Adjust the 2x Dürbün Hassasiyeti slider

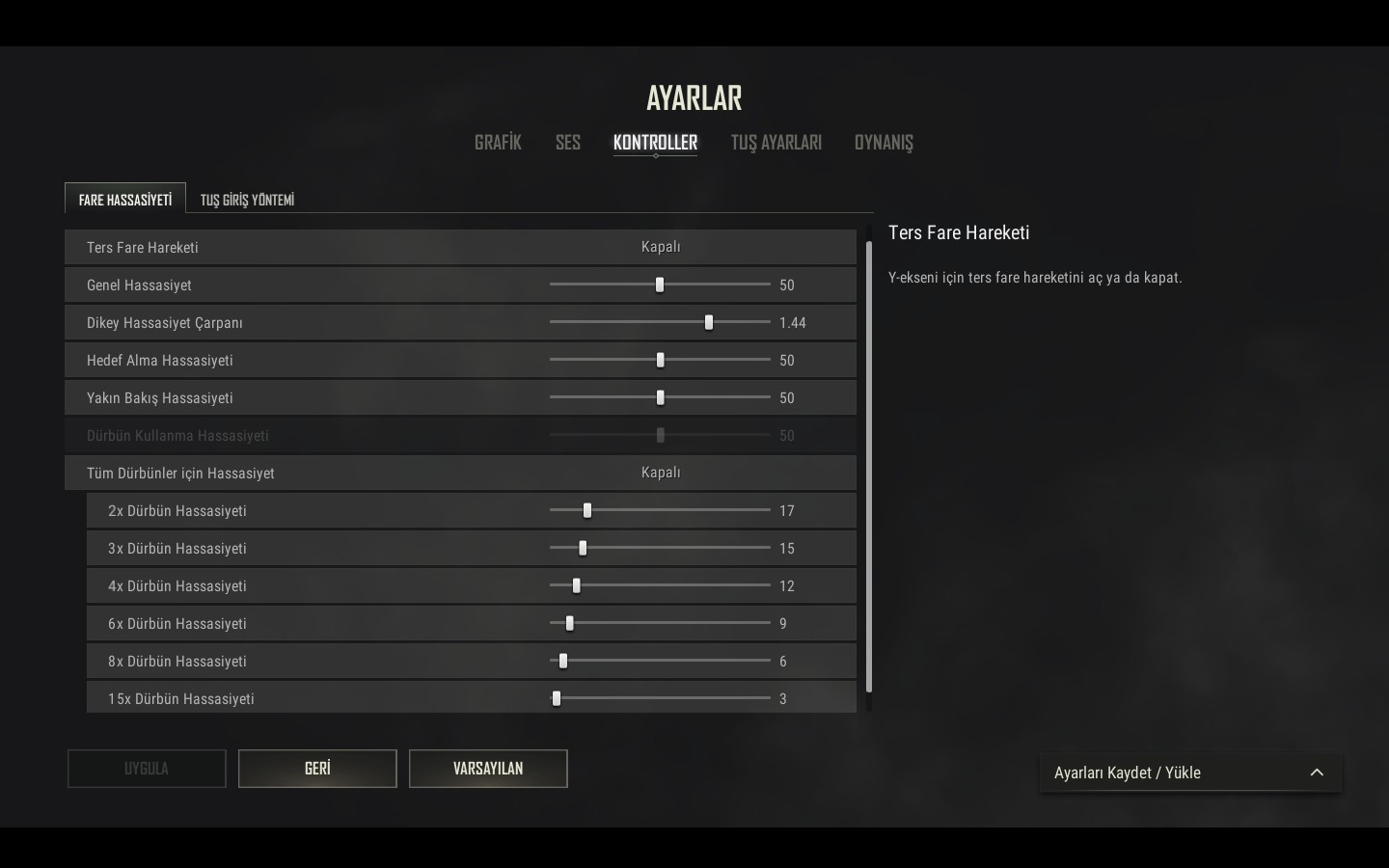[587, 510]
